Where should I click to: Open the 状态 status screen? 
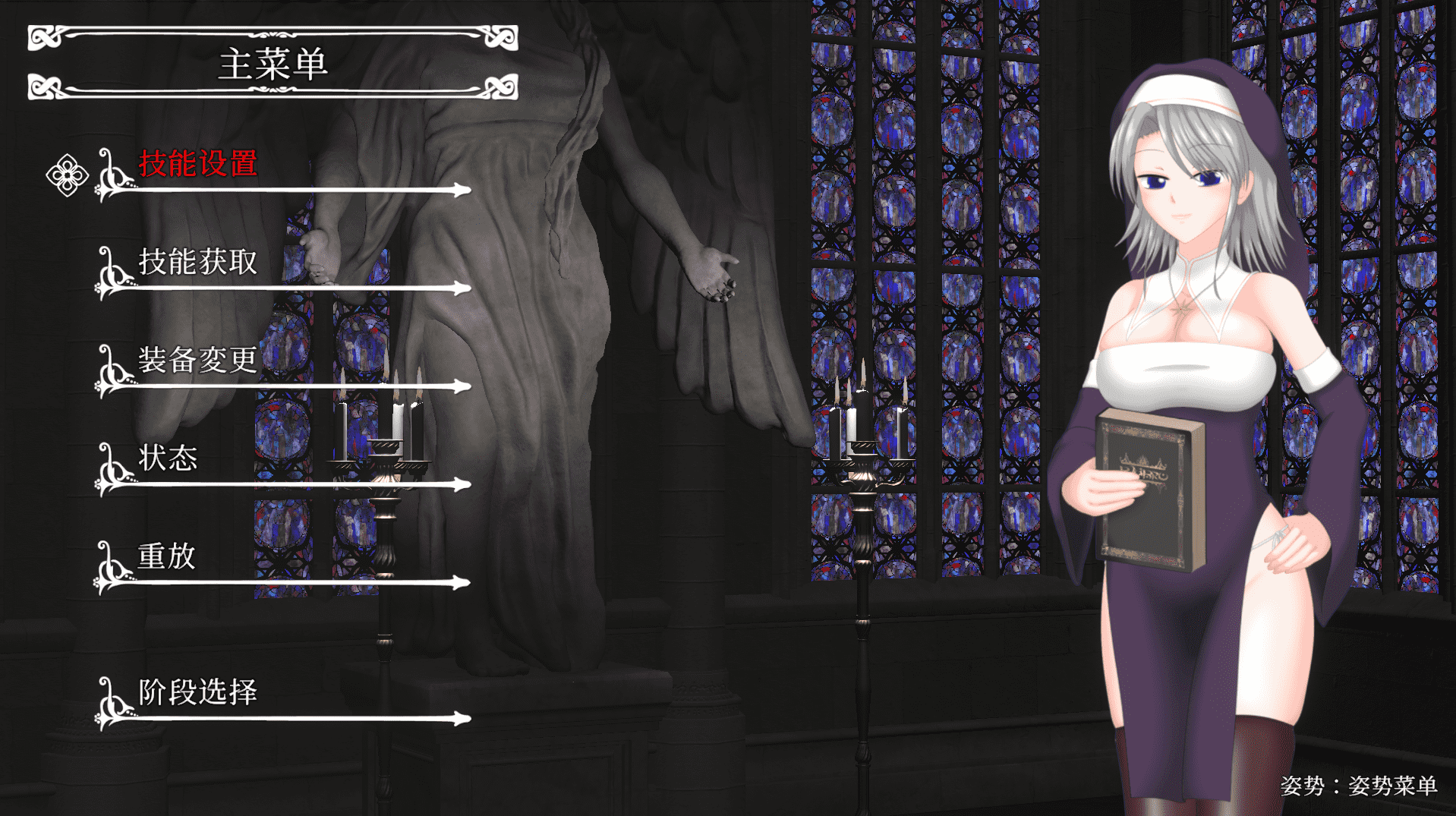pyautogui.click(x=167, y=459)
